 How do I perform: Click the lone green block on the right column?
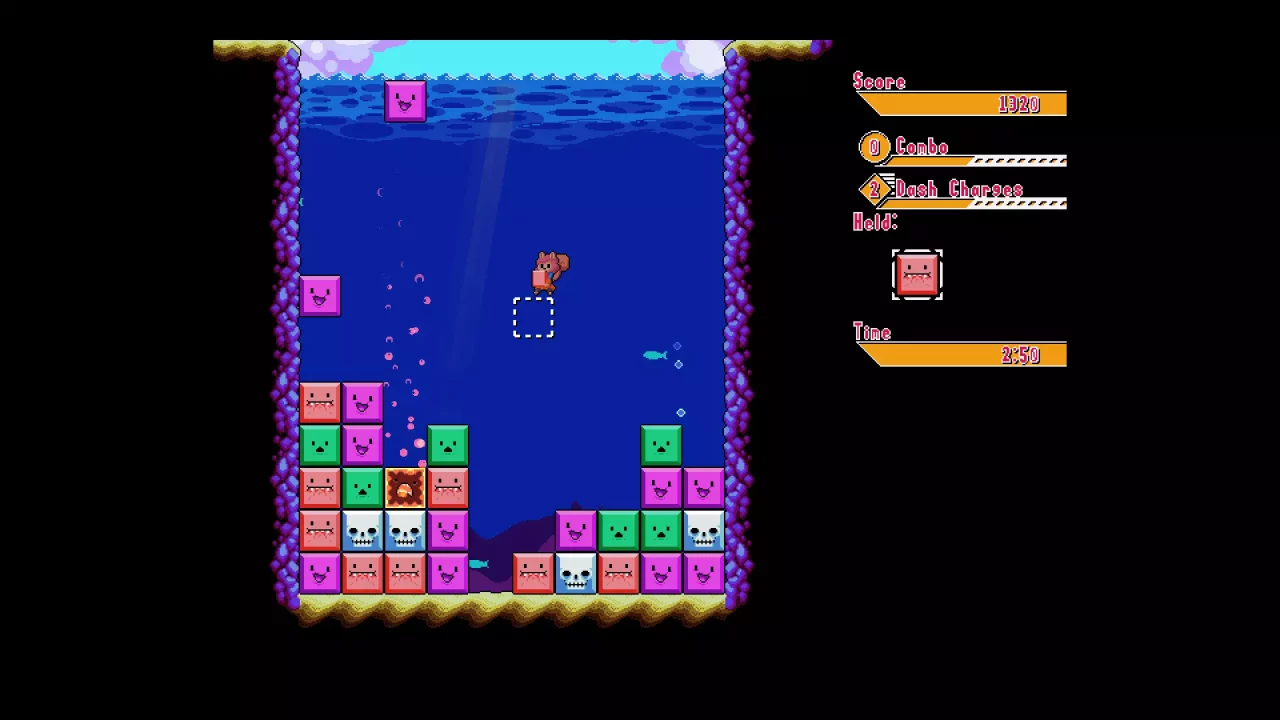(x=661, y=443)
